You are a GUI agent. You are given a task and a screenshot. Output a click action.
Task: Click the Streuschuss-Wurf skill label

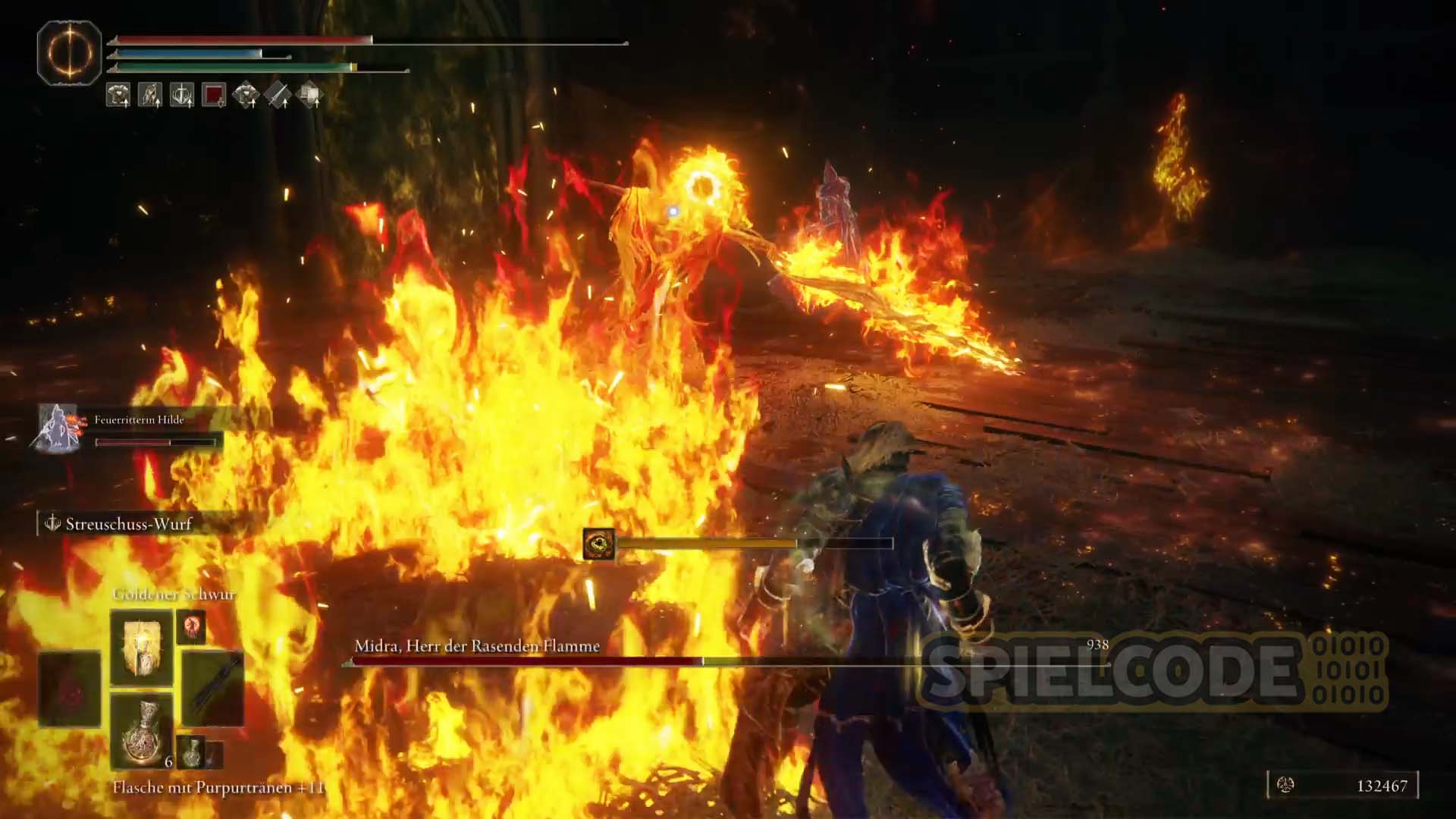128,524
